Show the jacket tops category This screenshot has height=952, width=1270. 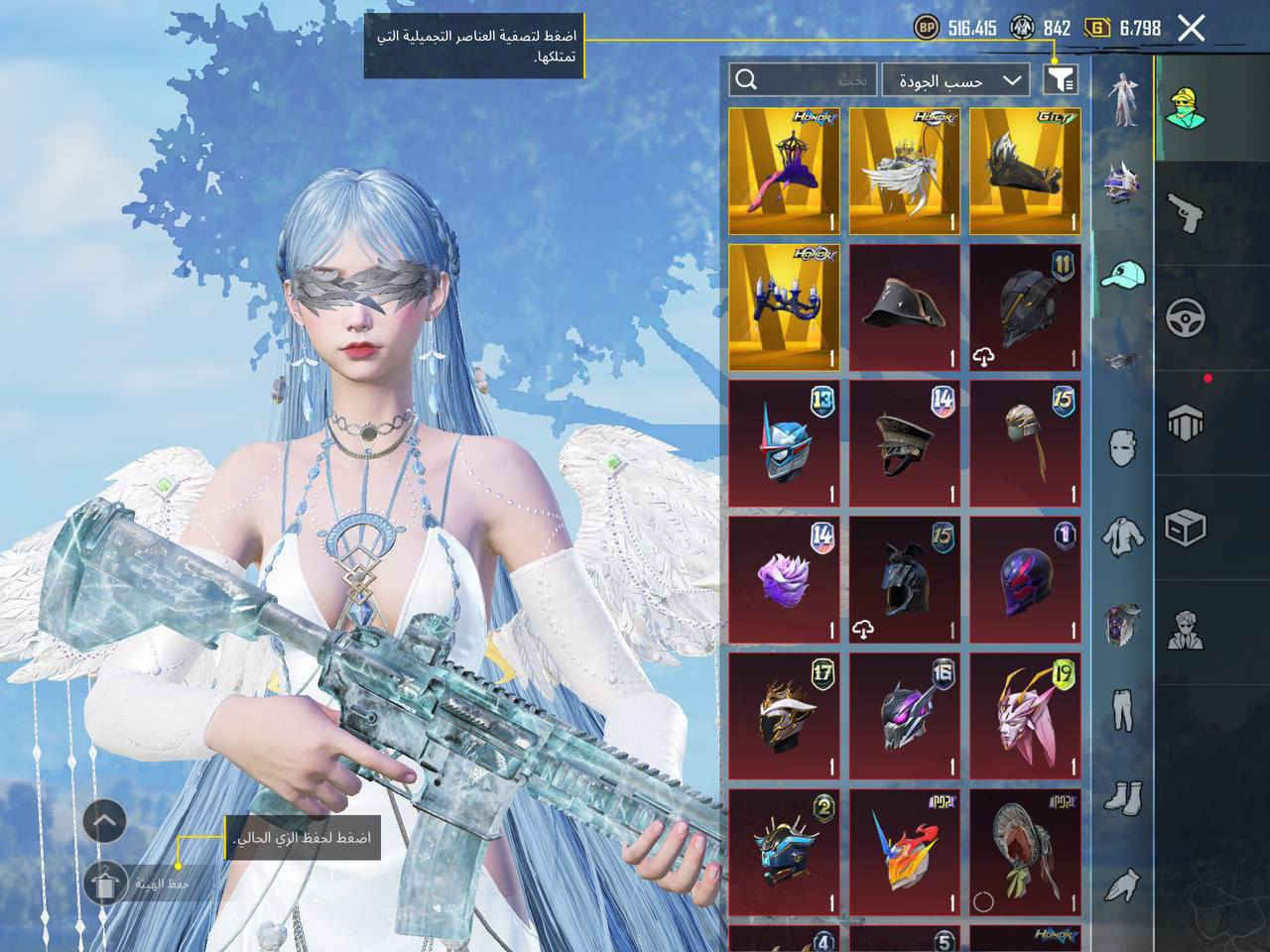(x=1122, y=535)
